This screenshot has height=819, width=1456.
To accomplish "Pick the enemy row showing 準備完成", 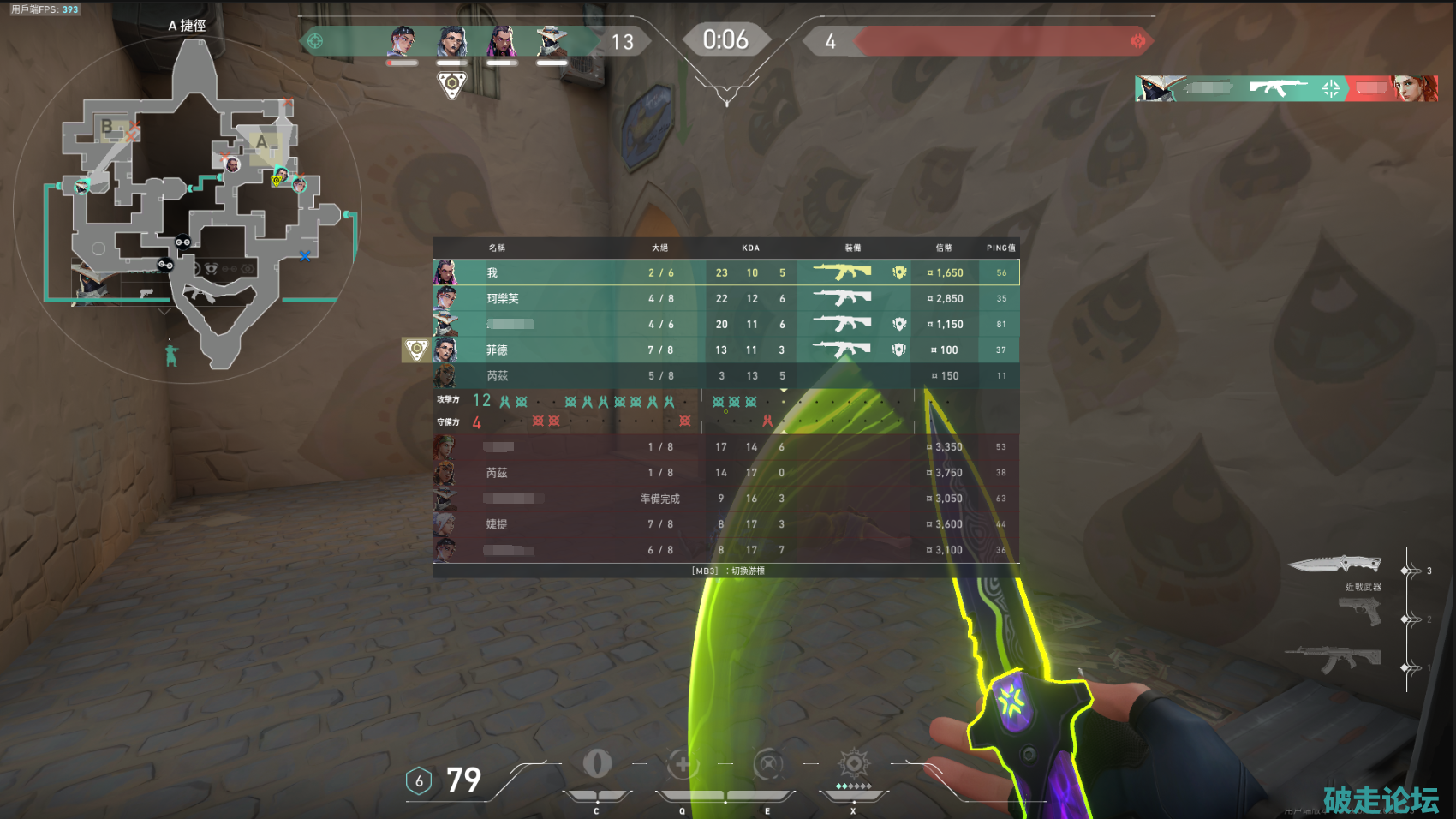I will (x=725, y=498).
